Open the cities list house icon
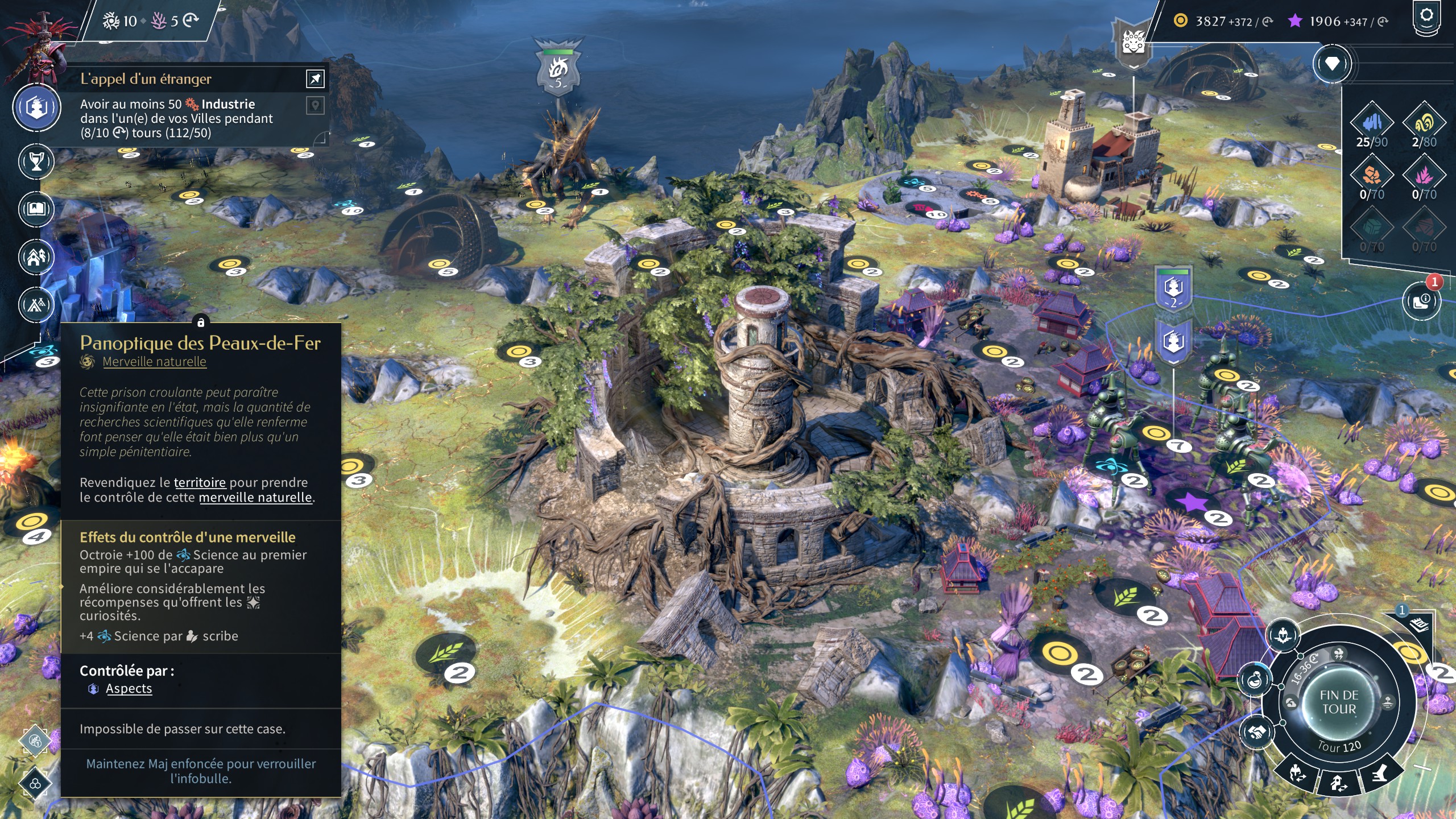The image size is (1456, 819). pyautogui.click(x=36, y=257)
